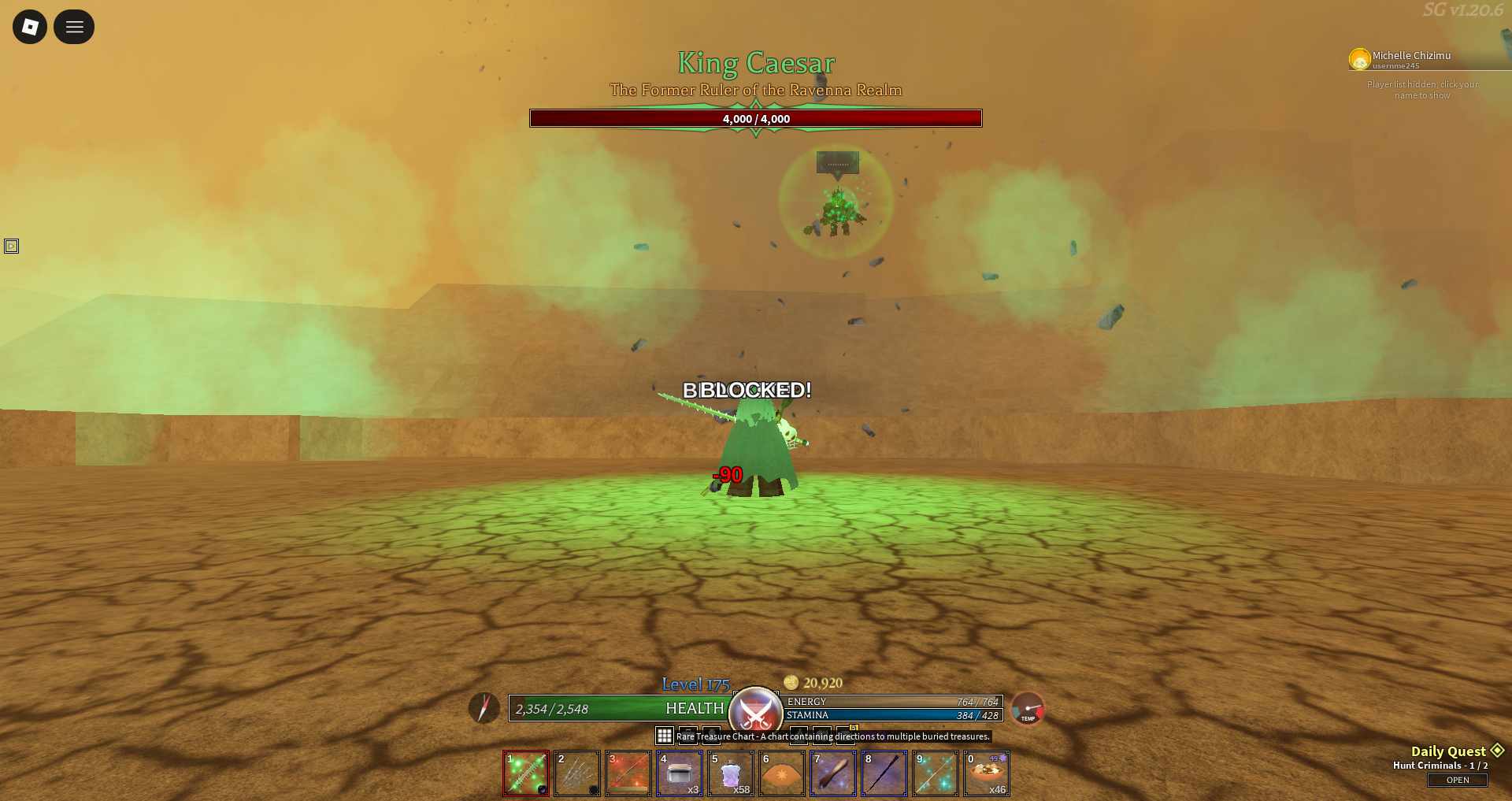
Task: Open the Roblox logo menu
Action: click(x=30, y=27)
